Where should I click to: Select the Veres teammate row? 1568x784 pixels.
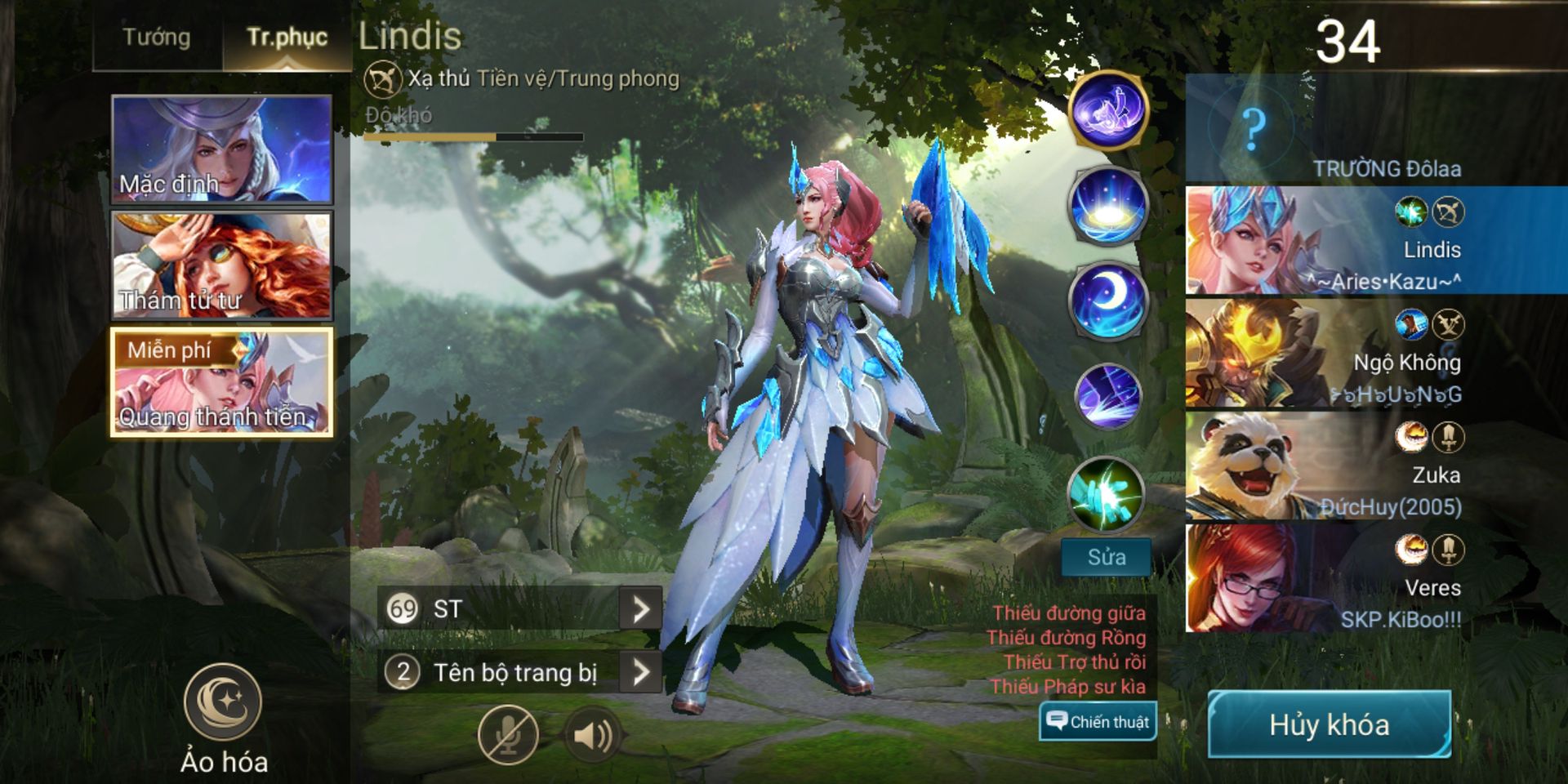click(x=1376, y=578)
